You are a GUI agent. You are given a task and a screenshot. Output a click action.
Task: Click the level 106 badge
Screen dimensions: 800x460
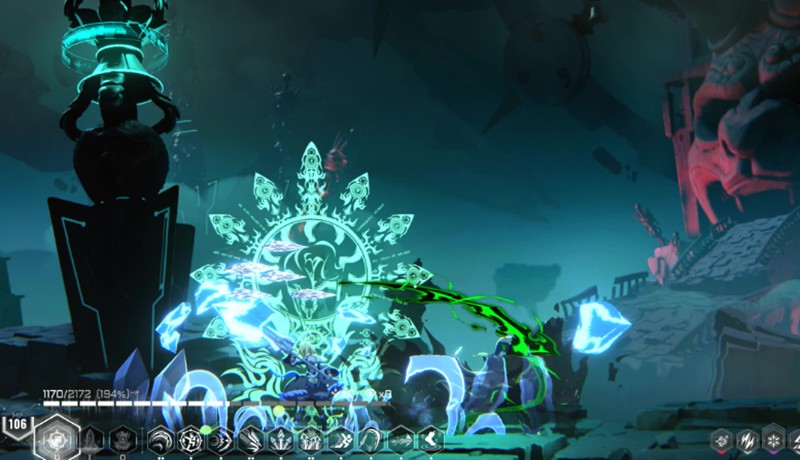[16, 424]
